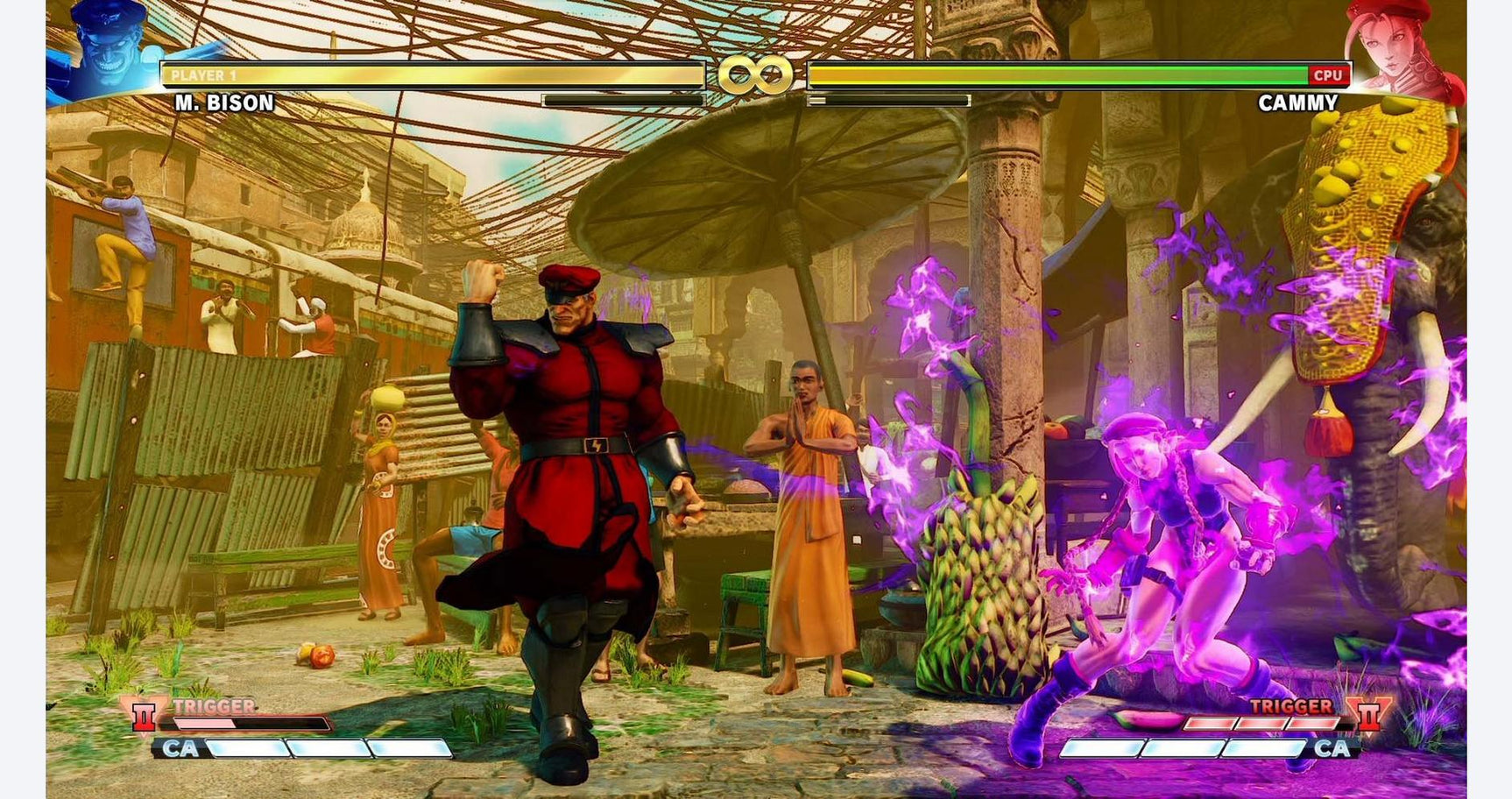The height and width of the screenshot is (799, 1512).
Task: Toggle the PLAYER 1 banner label
Action: tap(201, 75)
